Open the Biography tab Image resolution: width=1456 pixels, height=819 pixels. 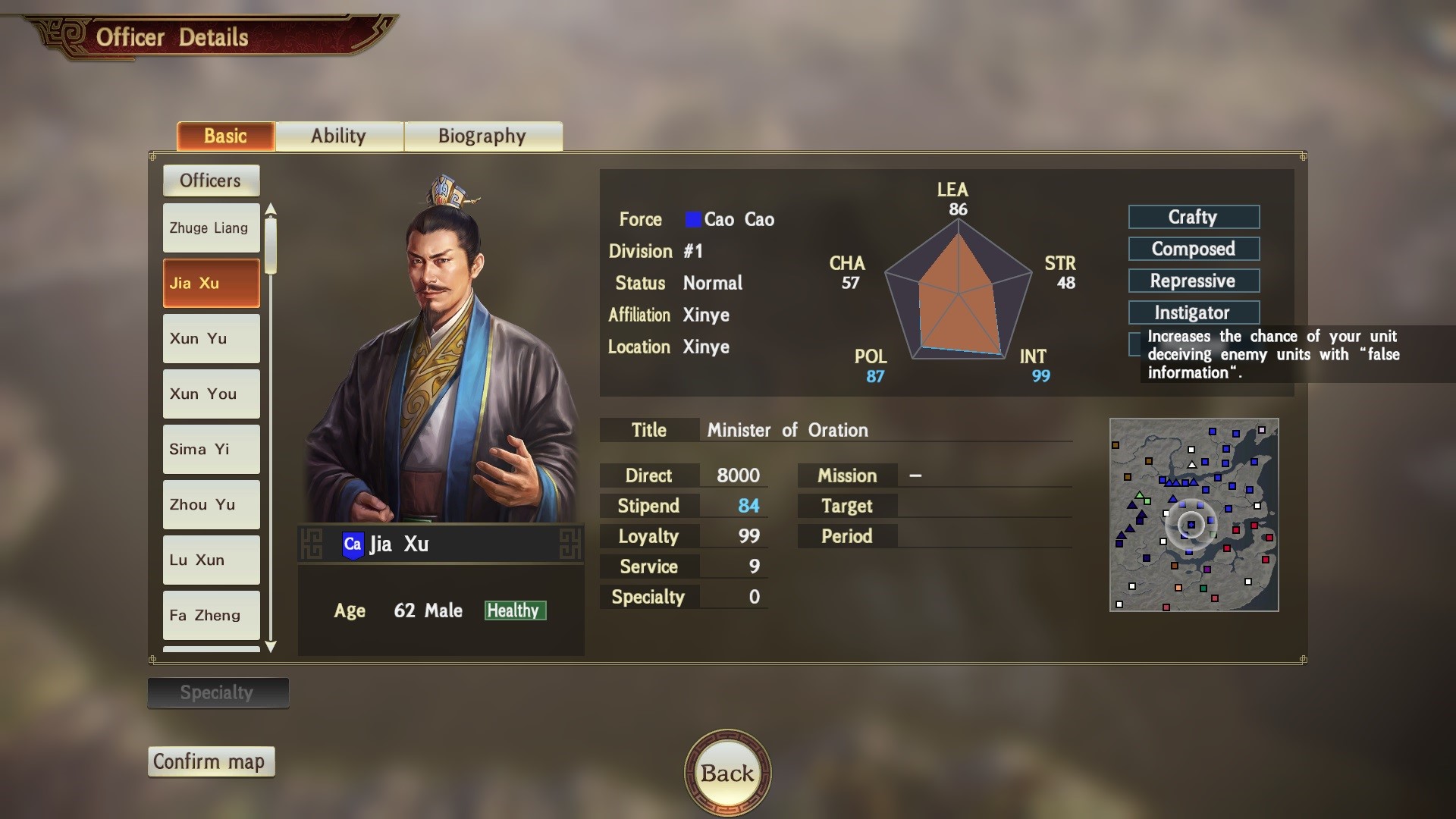point(482,136)
